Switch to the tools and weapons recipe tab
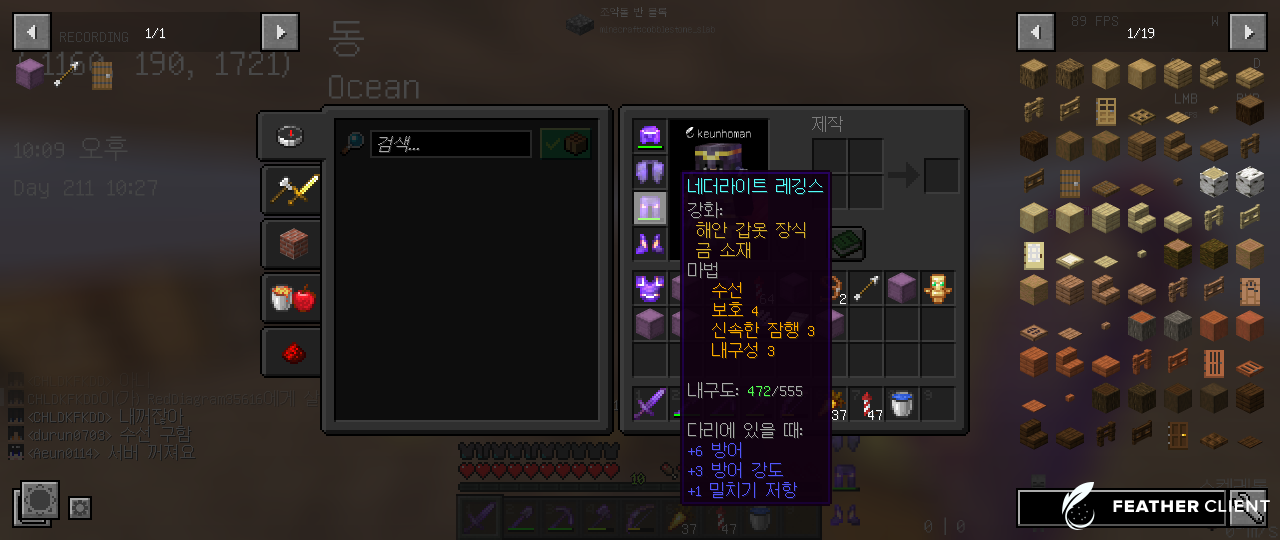This screenshot has height=540, width=1280. [292, 189]
